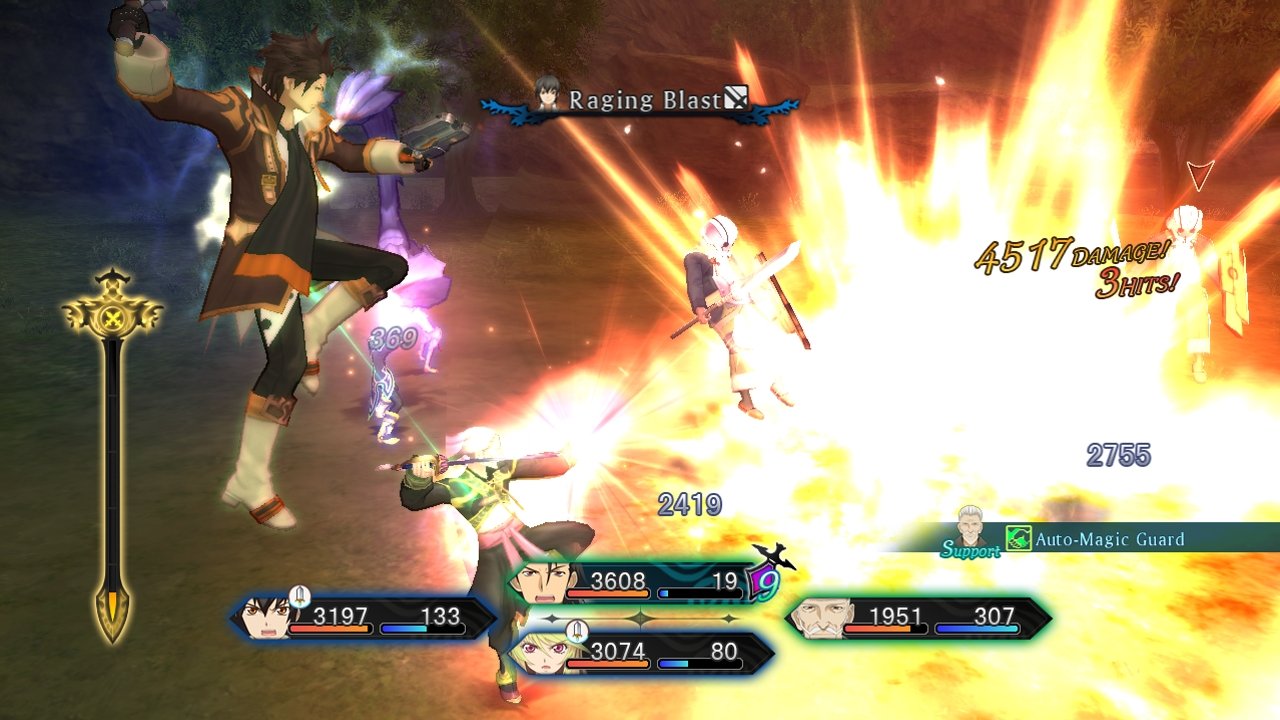The height and width of the screenshot is (720, 1280).
Task: Click the dark wing icon above Alvin's bar
Action: point(773,558)
